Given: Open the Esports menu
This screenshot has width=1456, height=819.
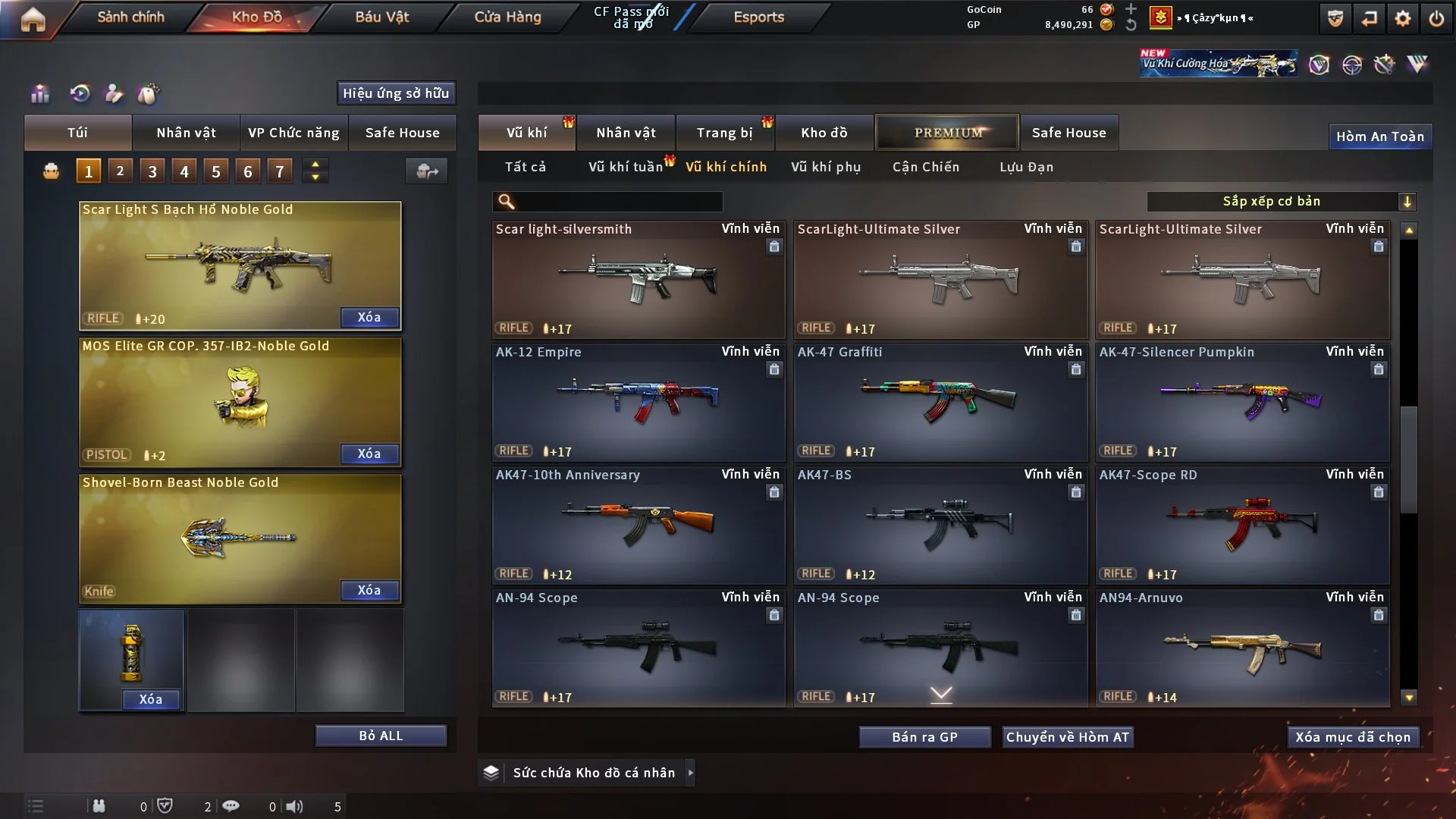Looking at the screenshot, I should (758, 17).
